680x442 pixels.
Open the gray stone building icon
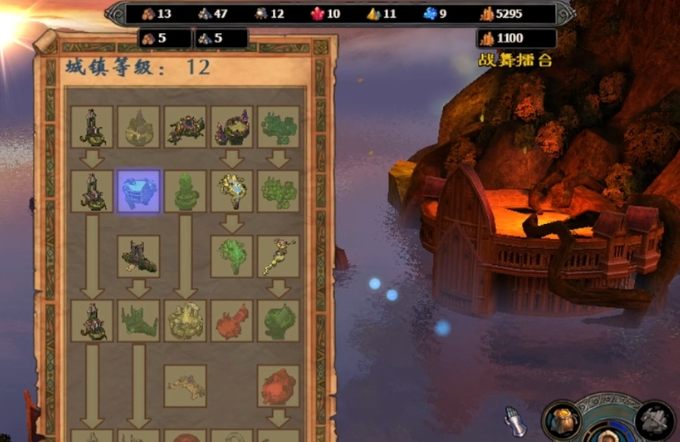pyautogui.click(x=655, y=420)
